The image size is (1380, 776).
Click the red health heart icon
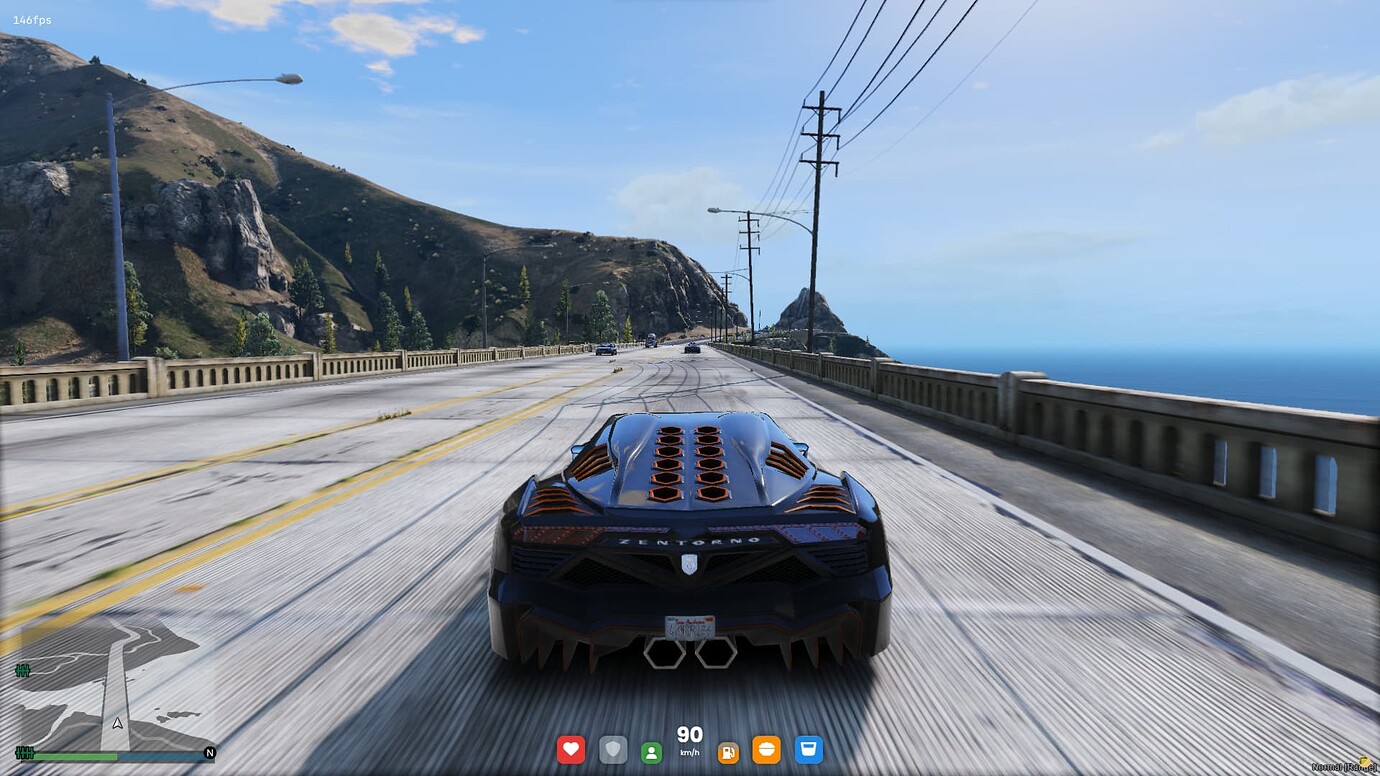571,748
